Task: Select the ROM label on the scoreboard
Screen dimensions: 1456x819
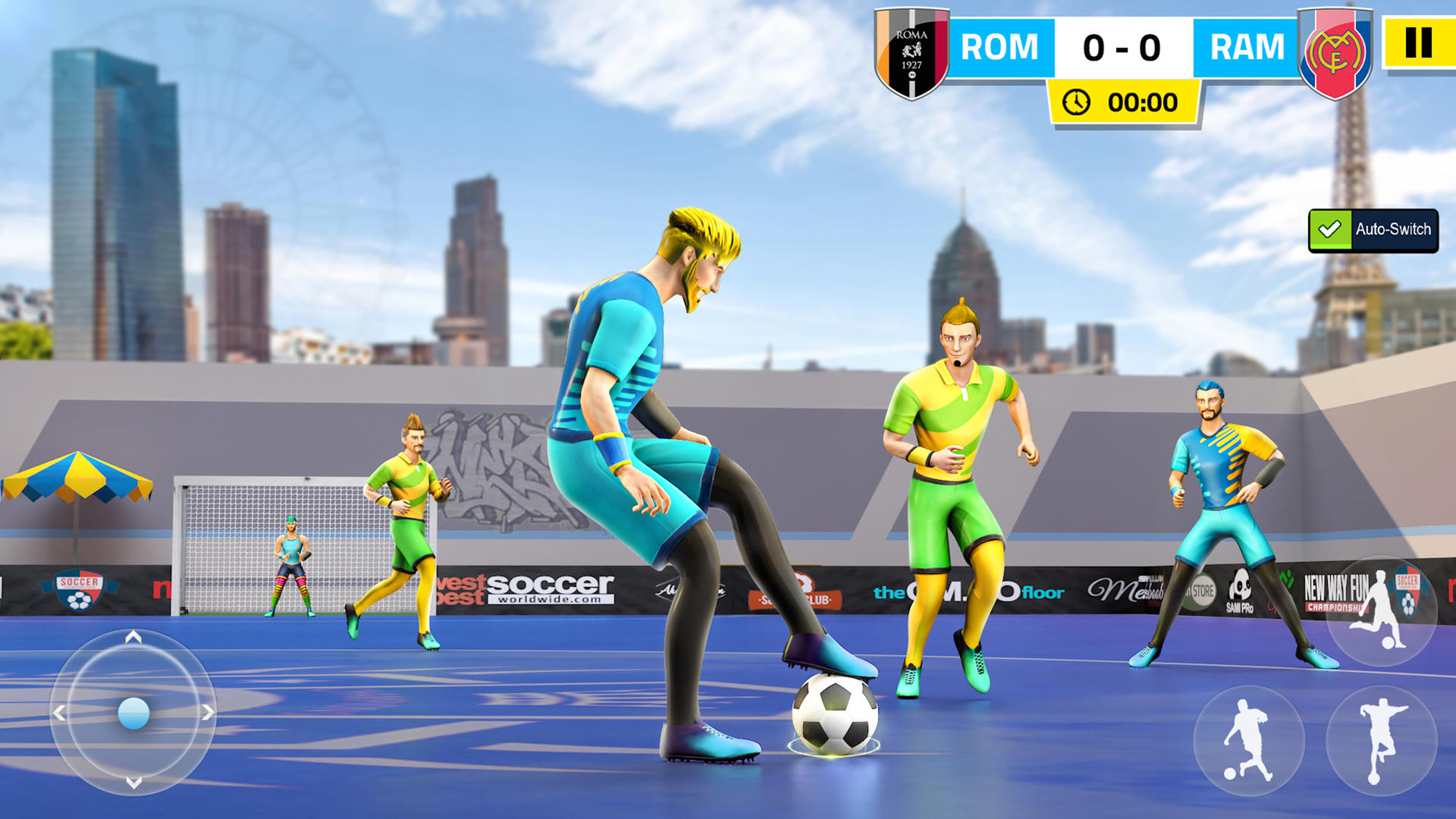Action: pos(999,47)
